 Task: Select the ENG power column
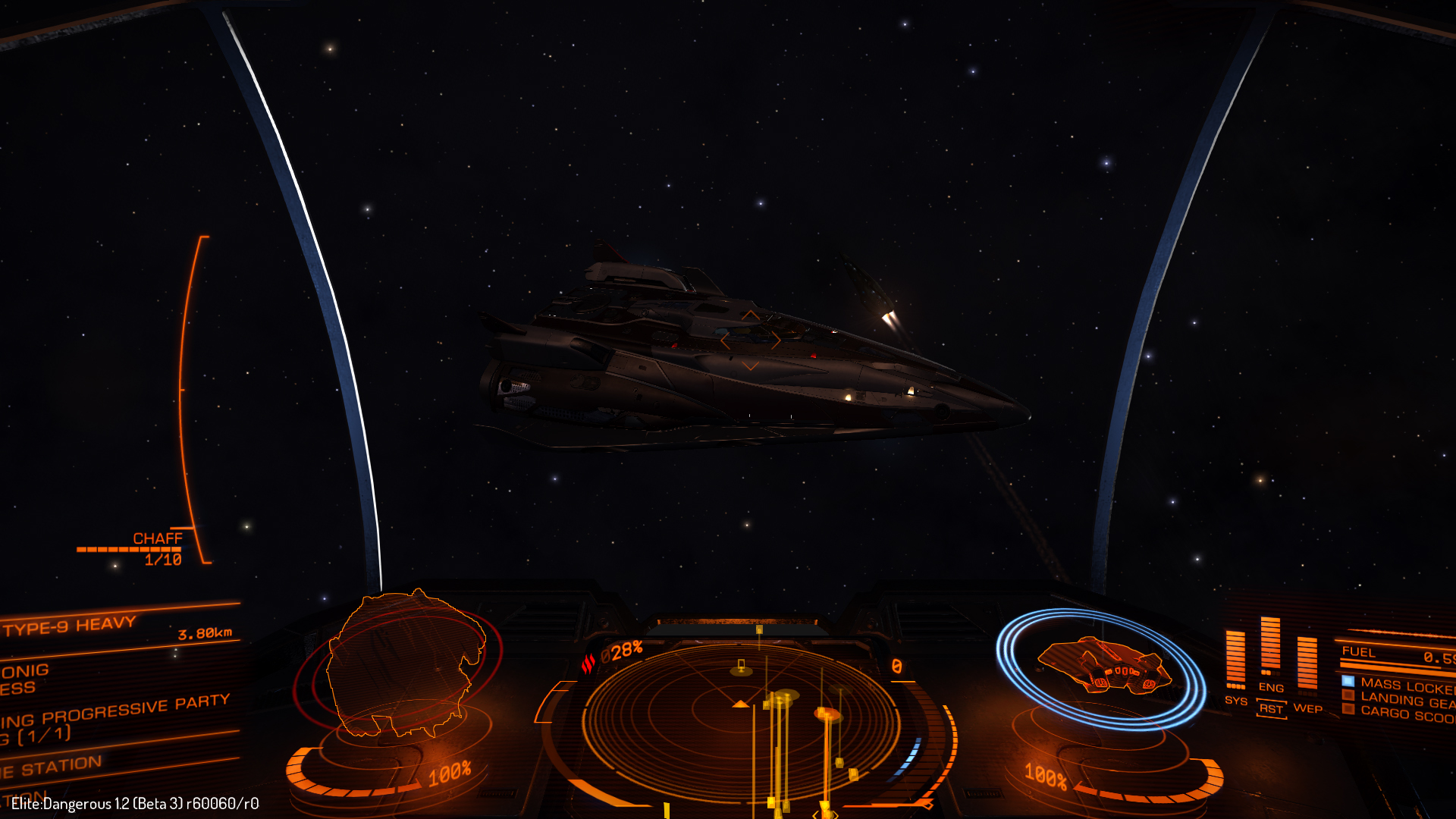tap(1270, 648)
